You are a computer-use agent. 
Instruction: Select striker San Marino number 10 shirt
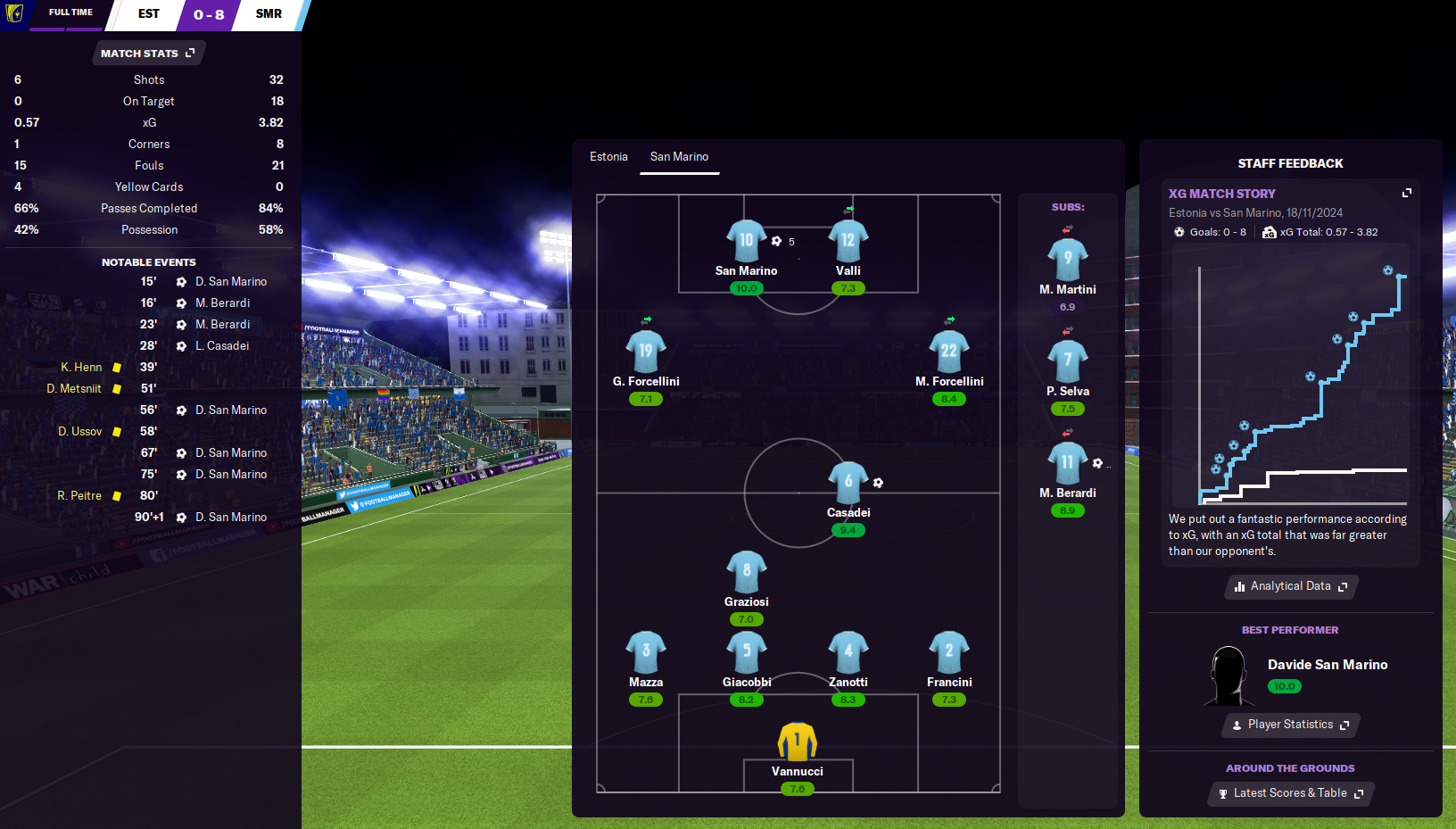click(x=746, y=241)
